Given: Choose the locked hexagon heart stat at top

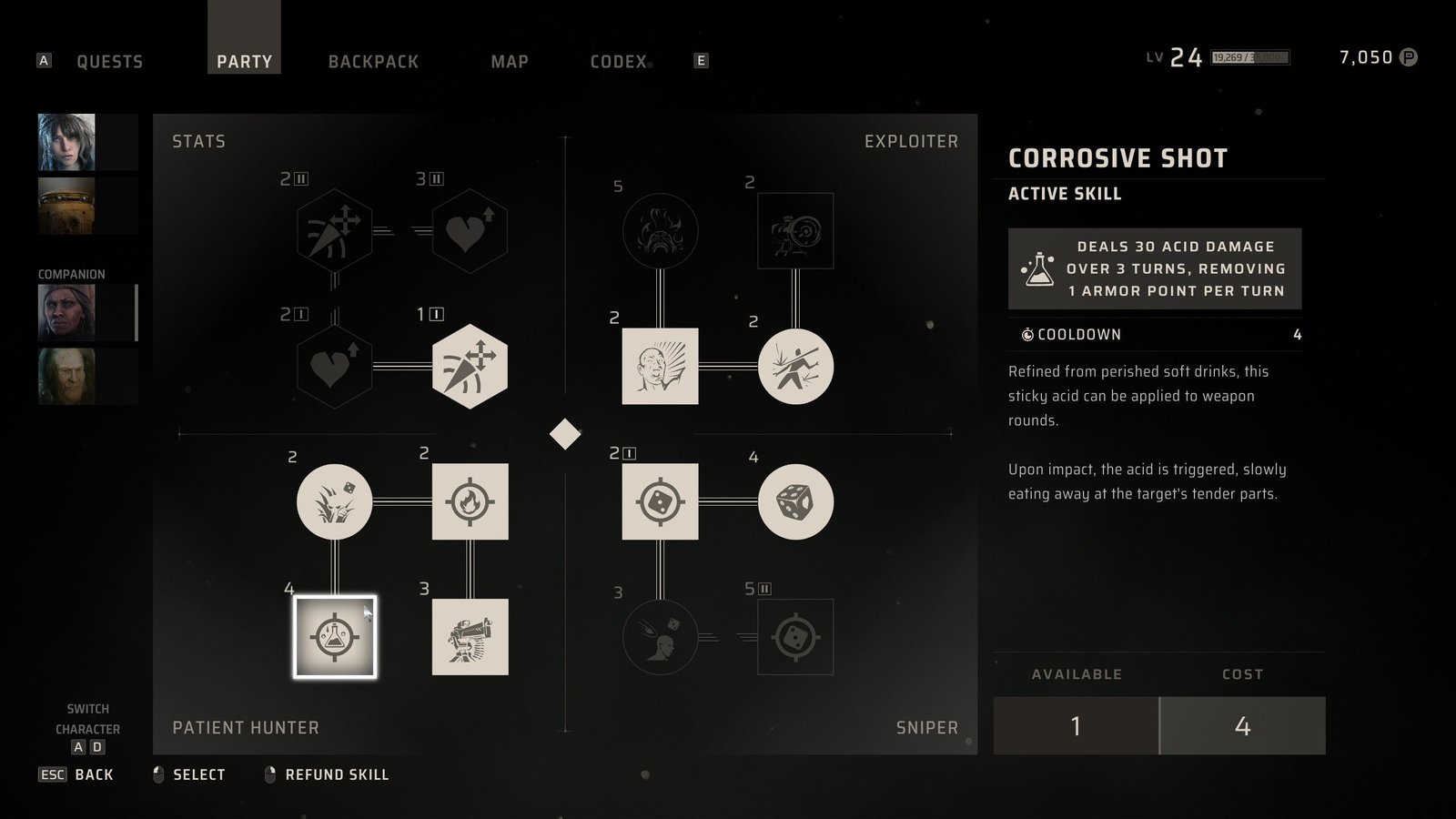Looking at the screenshot, I should point(470,231).
